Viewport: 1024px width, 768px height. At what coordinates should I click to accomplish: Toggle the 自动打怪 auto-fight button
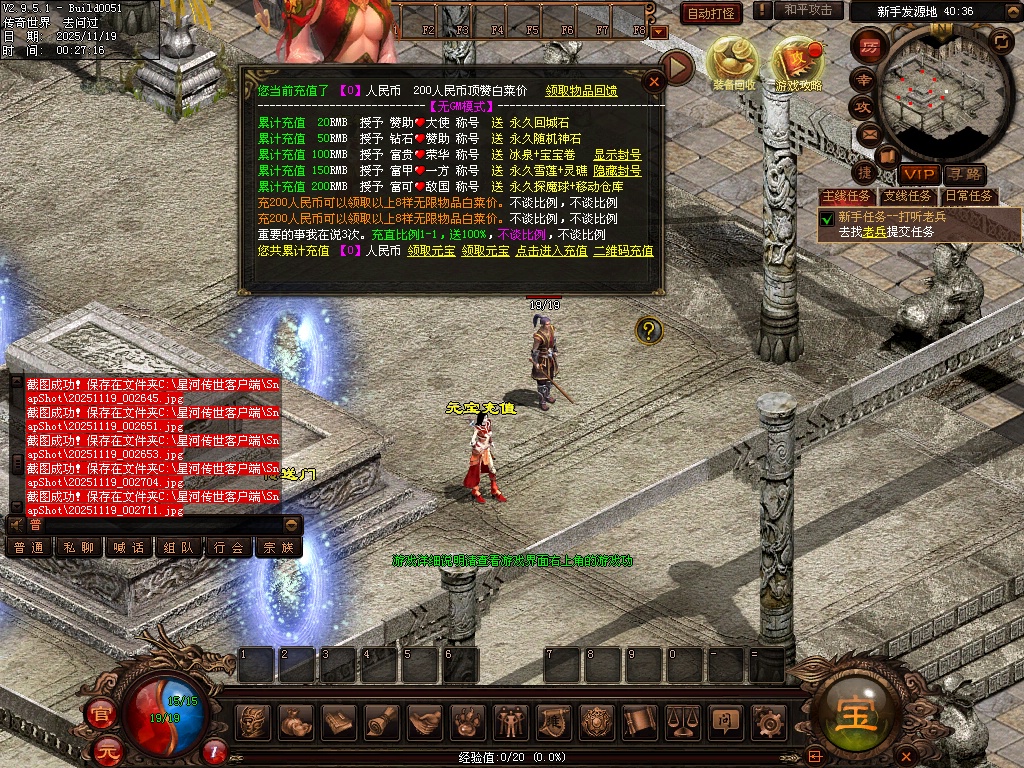(711, 13)
